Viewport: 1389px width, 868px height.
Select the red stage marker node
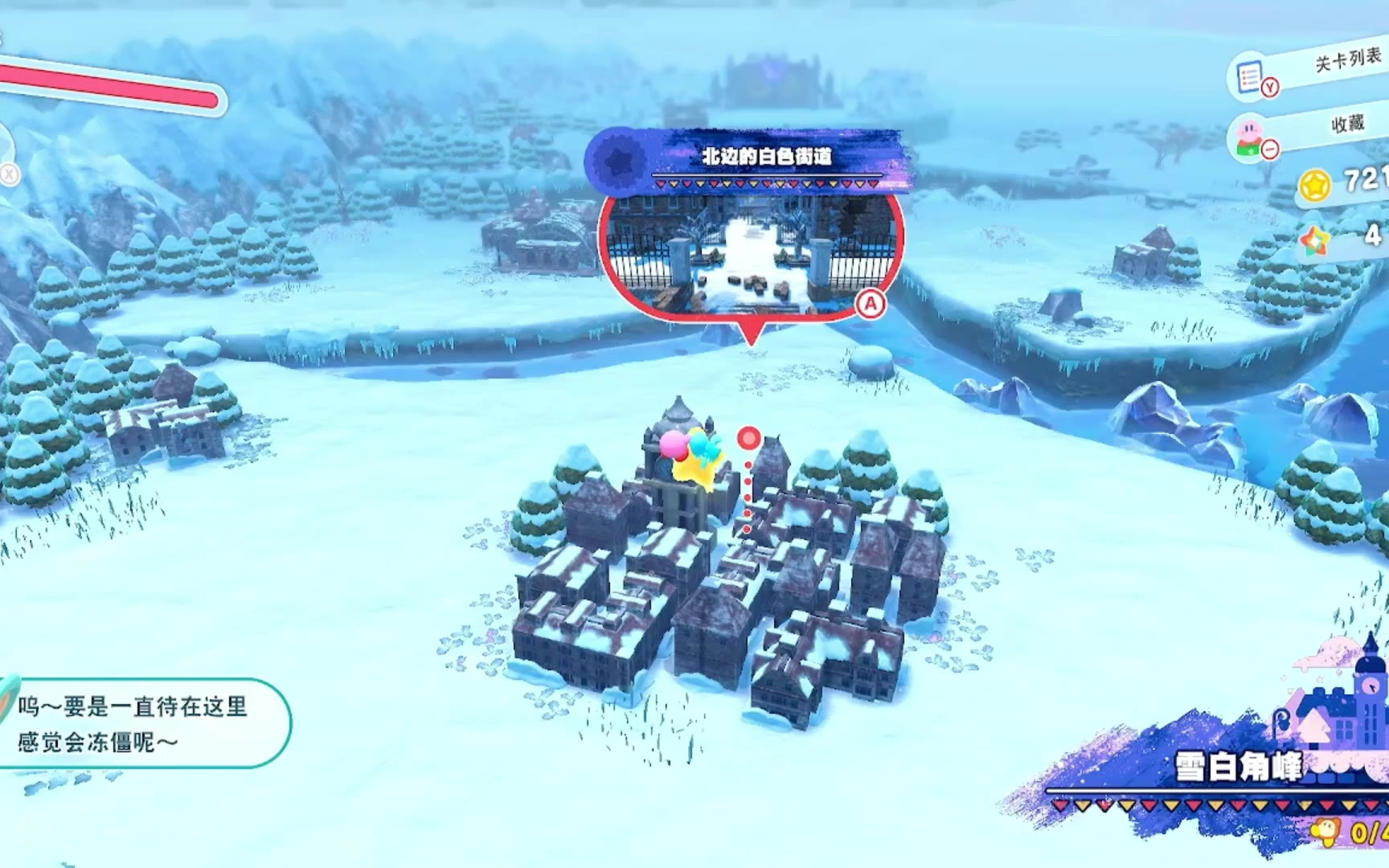[x=748, y=438]
